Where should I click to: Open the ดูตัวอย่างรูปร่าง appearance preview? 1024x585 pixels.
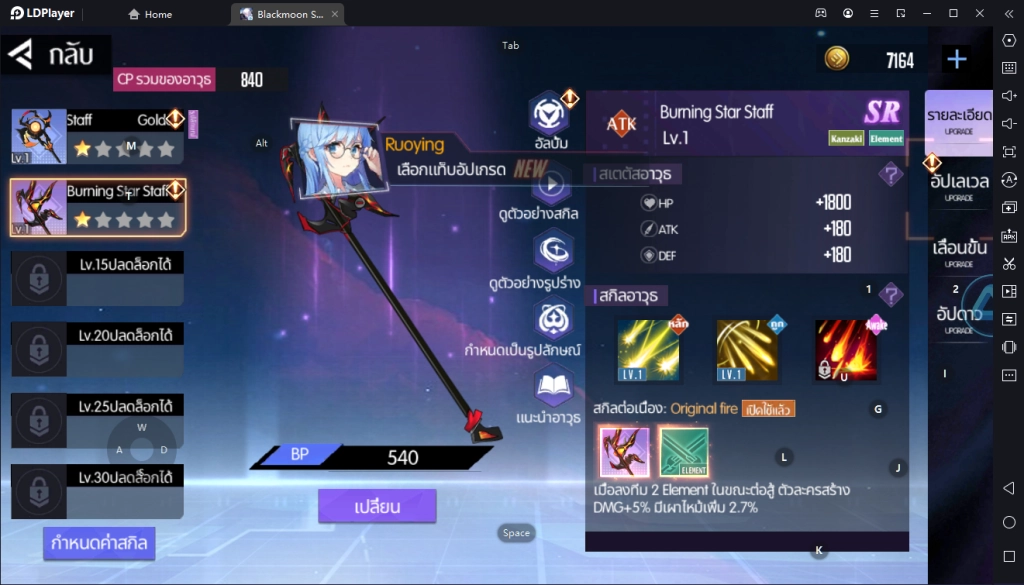[x=551, y=250]
